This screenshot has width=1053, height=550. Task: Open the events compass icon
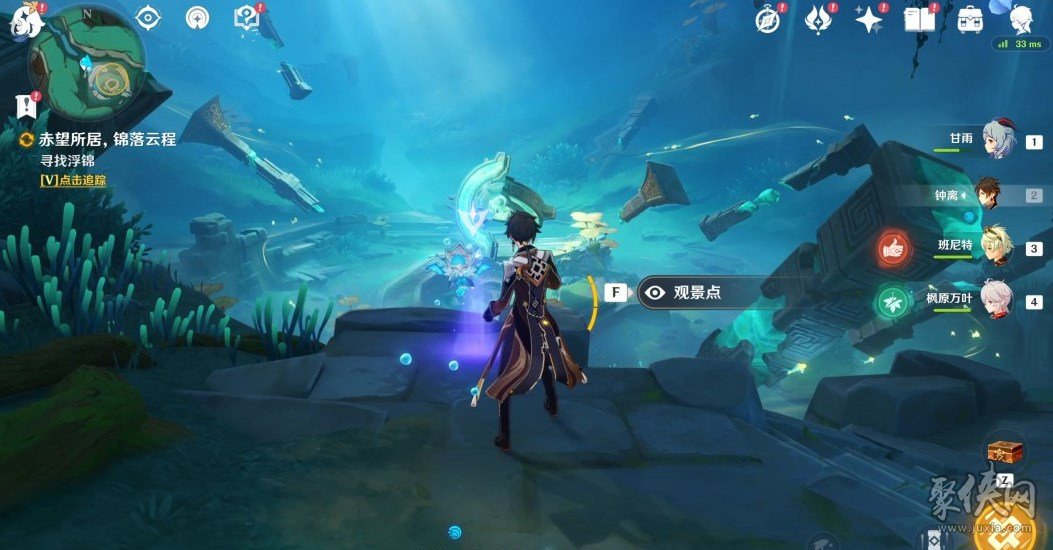pyautogui.click(x=768, y=19)
